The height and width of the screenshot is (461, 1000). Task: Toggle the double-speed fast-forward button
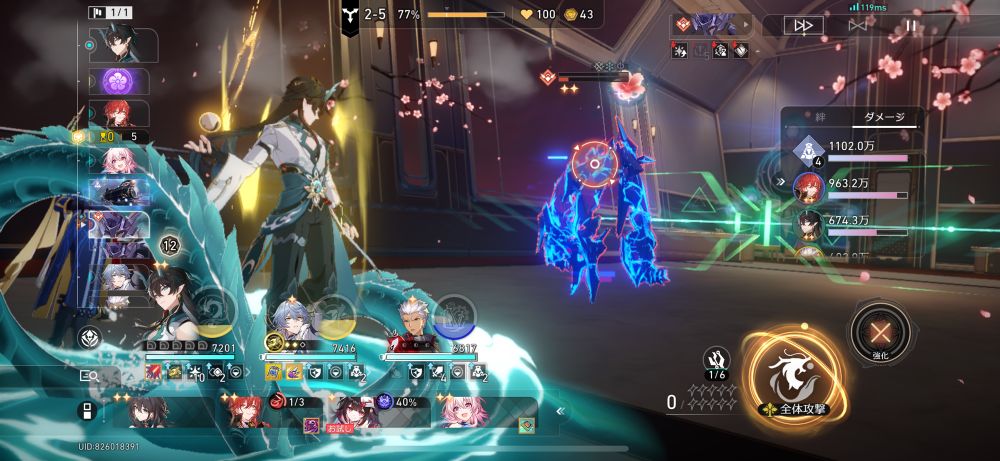[x=802, y=27]
